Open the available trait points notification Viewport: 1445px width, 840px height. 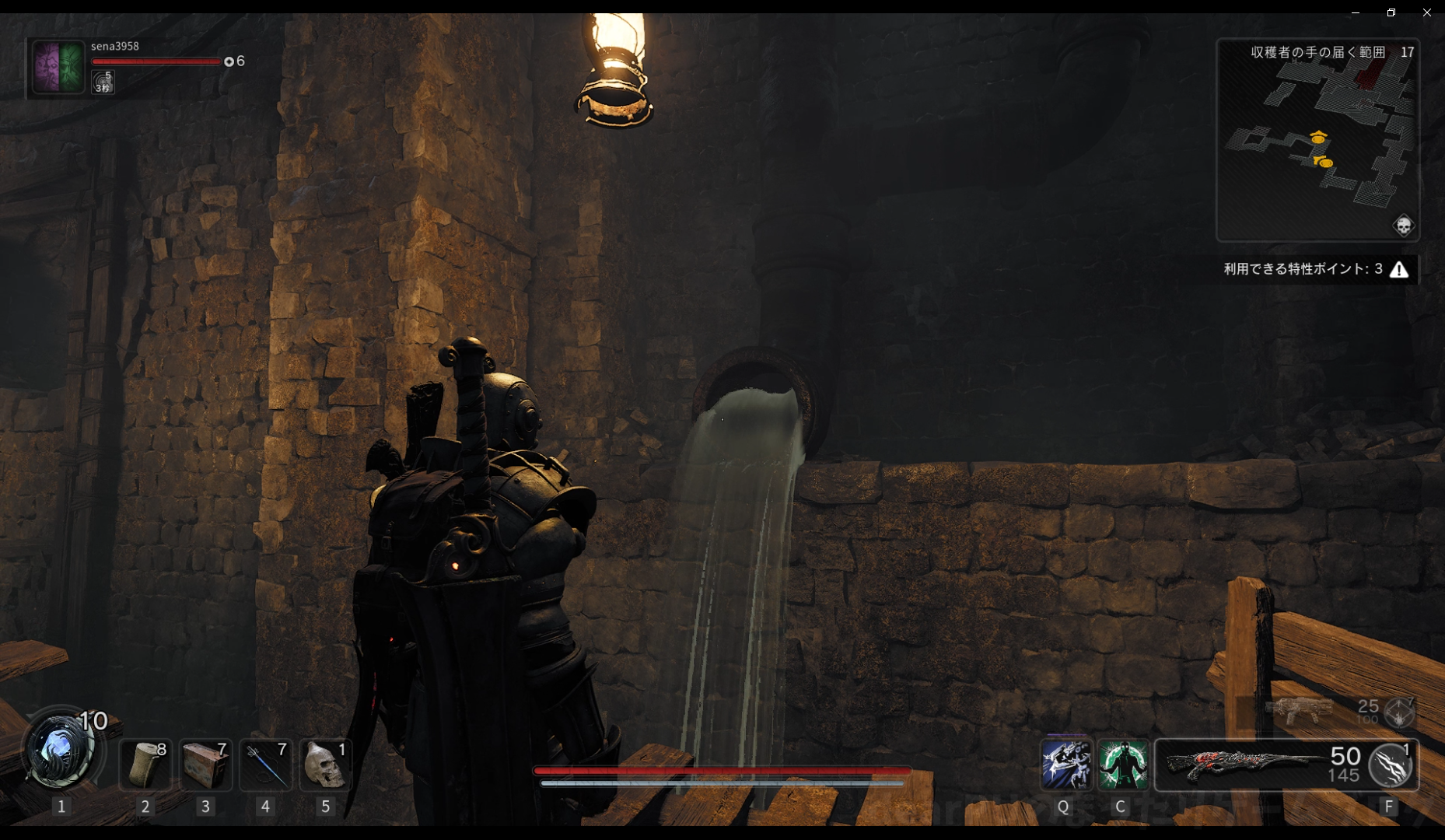click(1315, 269)
